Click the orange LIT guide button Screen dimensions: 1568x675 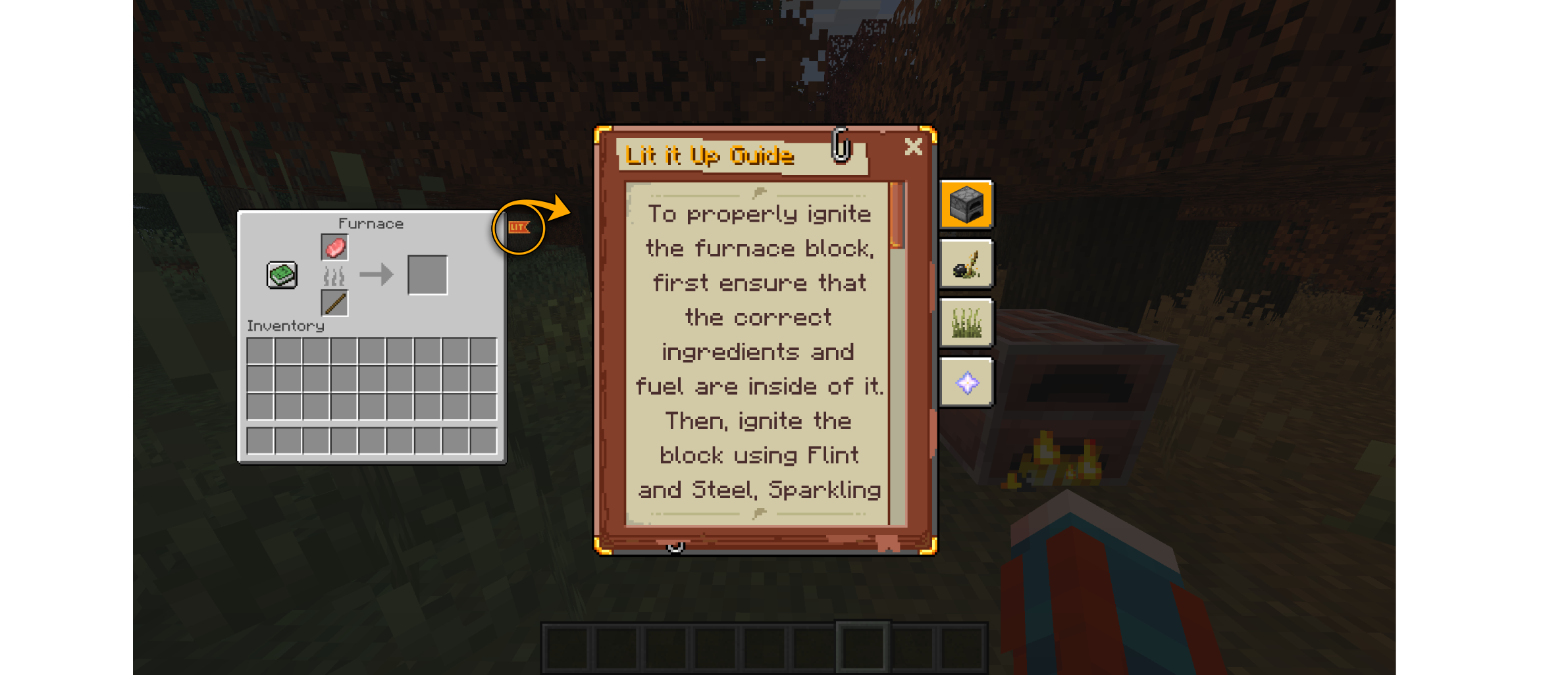[519, 228]
